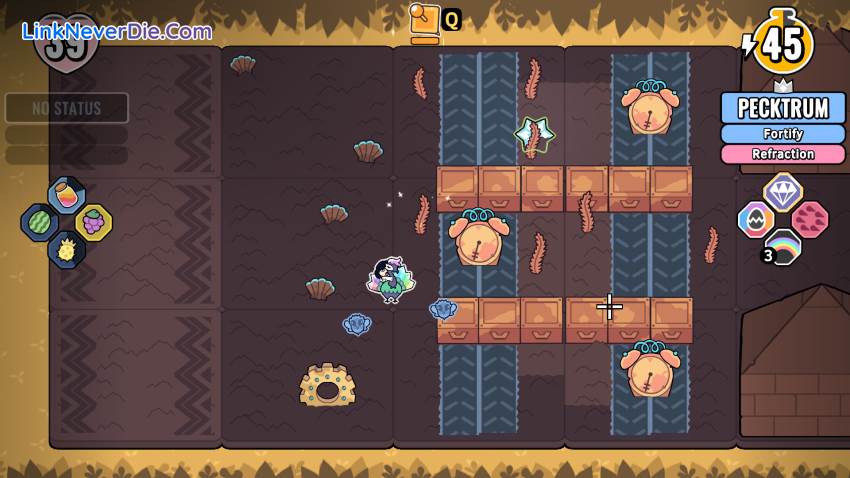The width and height of the screenshot is (850, 478).
Task: Select the Fortify trait label
Action: coord(783,134)
